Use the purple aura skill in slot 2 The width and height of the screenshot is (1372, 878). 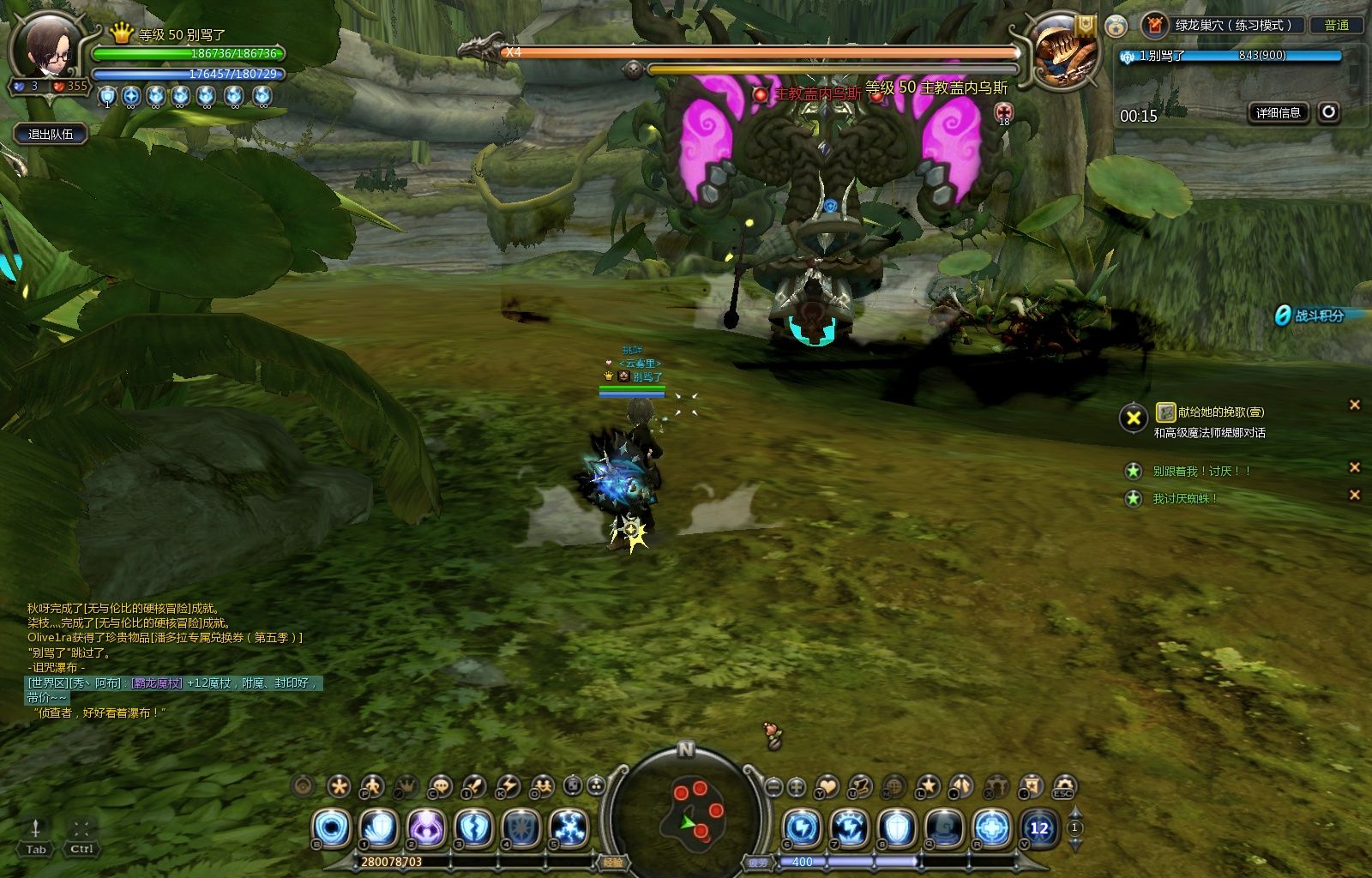click(x=426, y=829)
